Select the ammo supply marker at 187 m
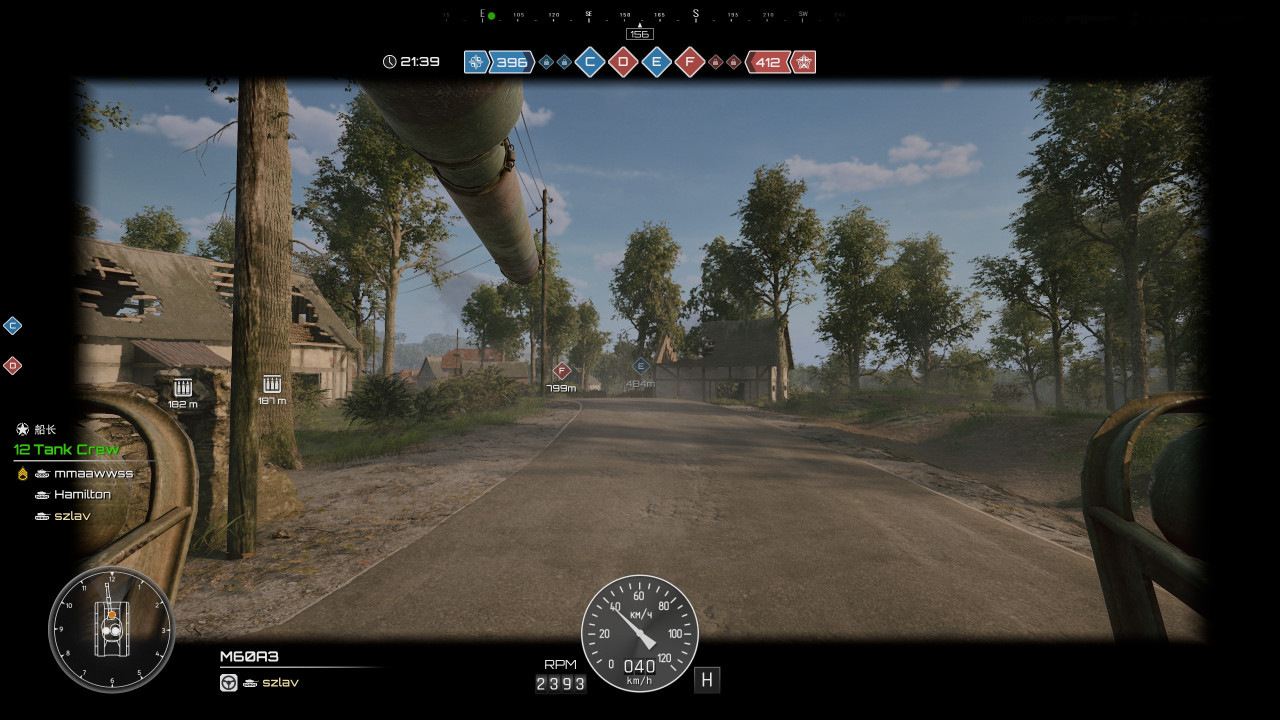This screenshot has width=1280, height=720. [x=271, y=384]
